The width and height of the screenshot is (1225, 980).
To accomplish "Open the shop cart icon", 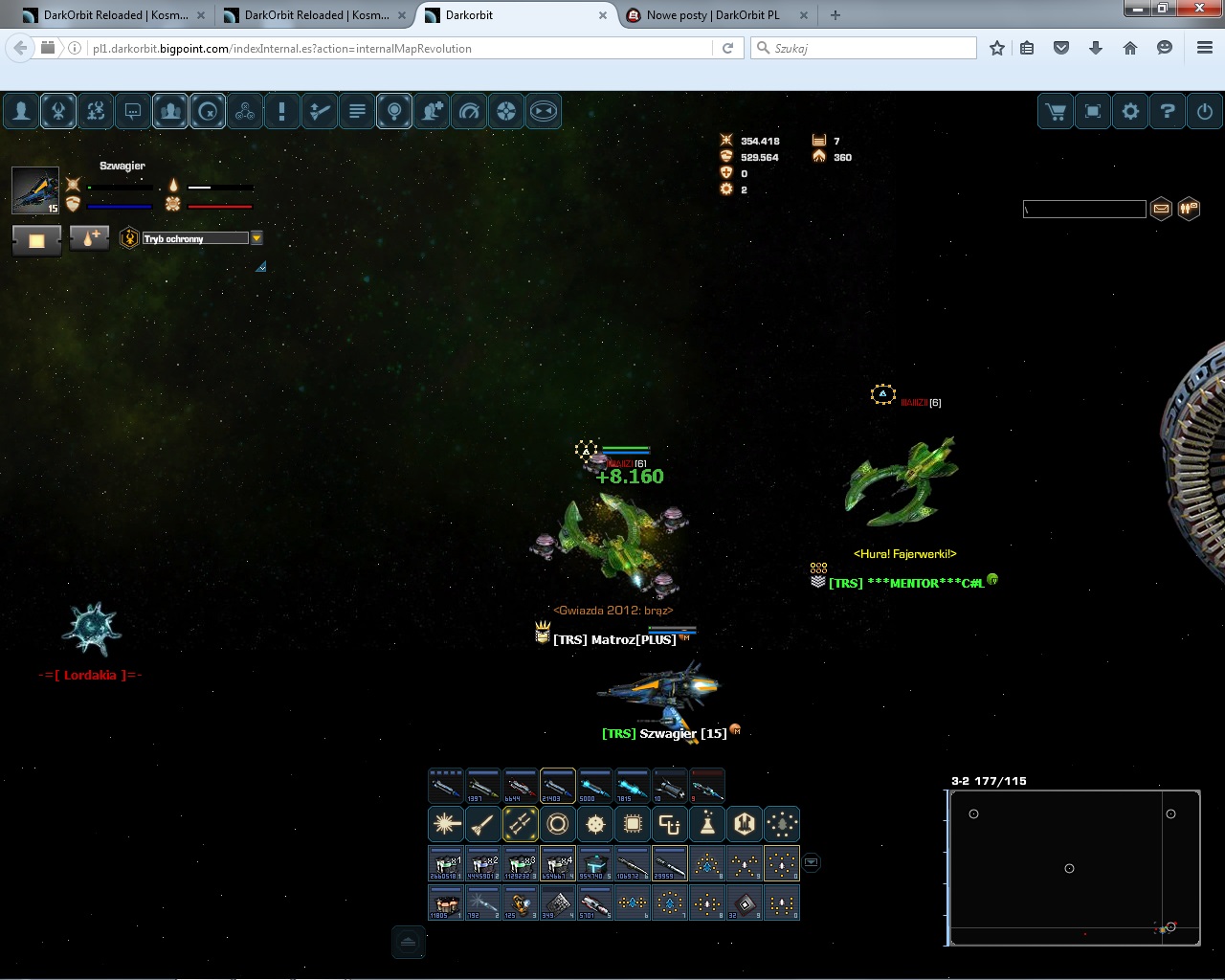I will coord(1057,112).
